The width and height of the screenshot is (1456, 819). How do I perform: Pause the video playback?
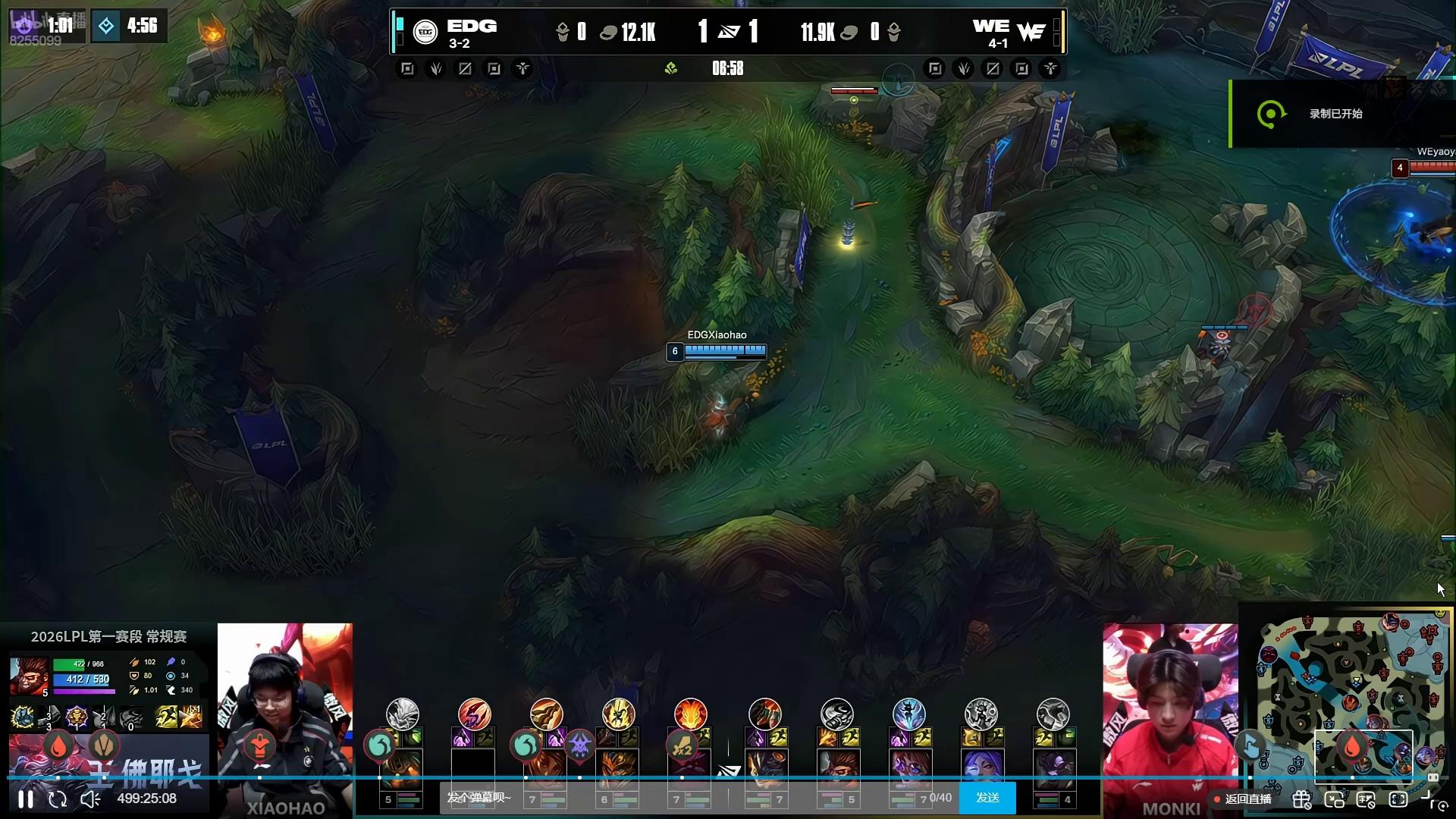[x=26, y=799]
